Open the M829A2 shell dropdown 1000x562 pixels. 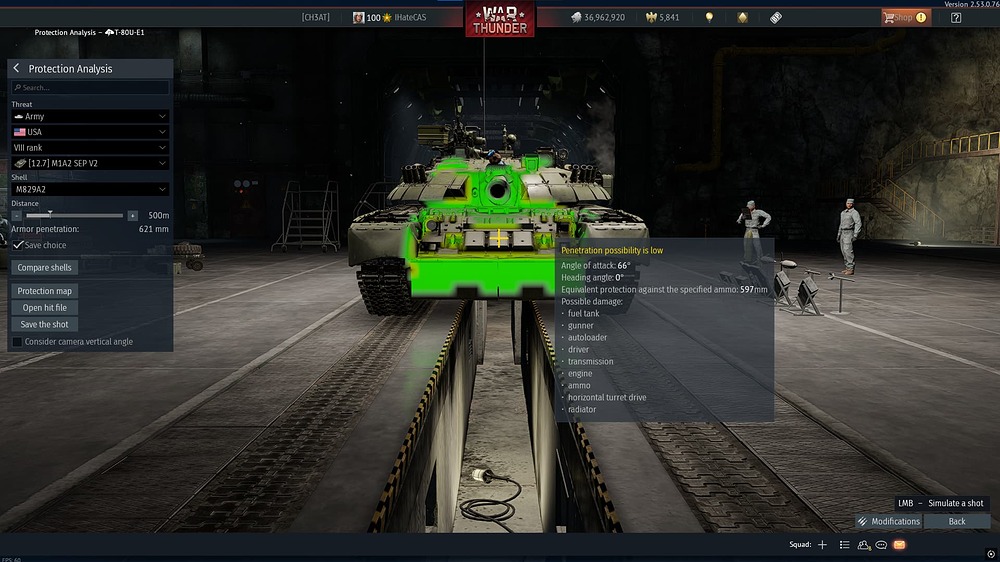click(90, 189)
